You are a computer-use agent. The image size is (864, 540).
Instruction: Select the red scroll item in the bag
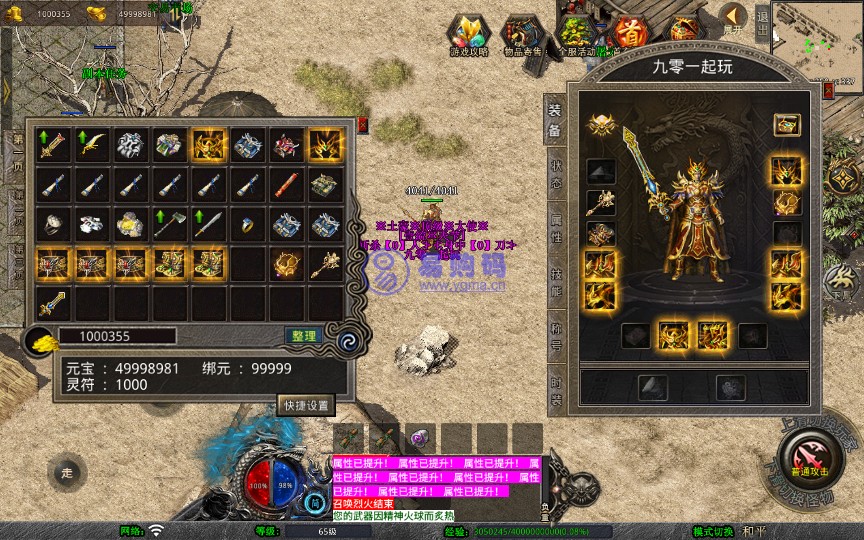click(287, 185)
